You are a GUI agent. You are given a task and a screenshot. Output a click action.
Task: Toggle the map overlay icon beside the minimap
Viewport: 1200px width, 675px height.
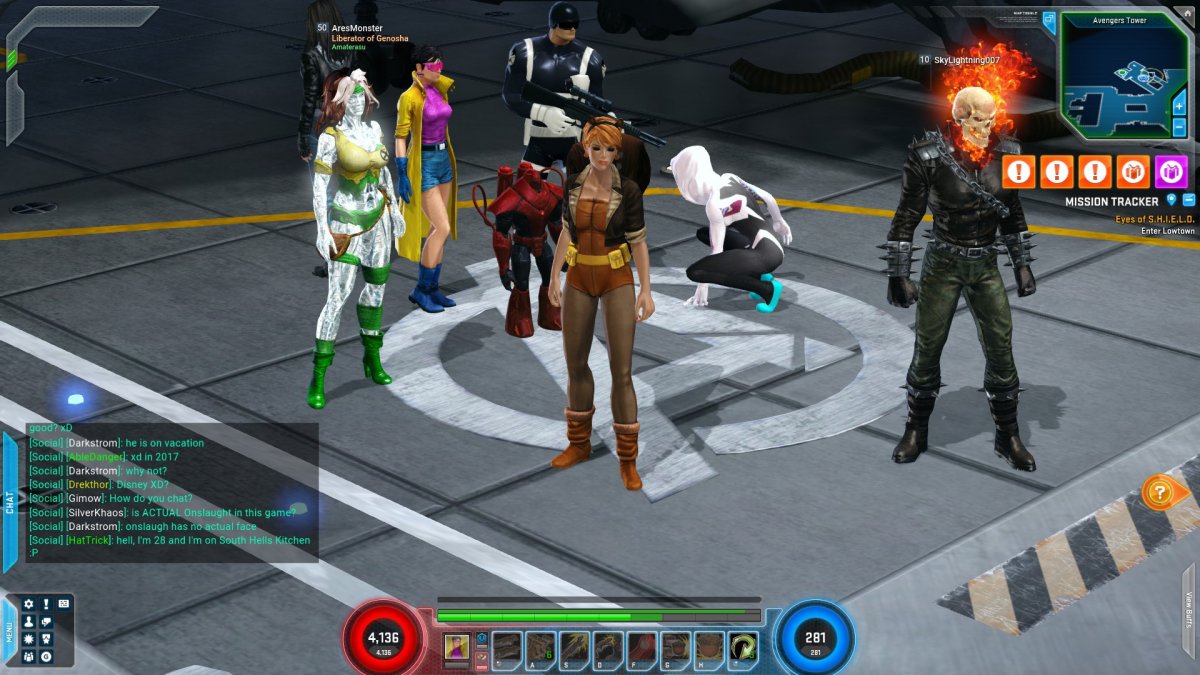[x=1048, y=20]
